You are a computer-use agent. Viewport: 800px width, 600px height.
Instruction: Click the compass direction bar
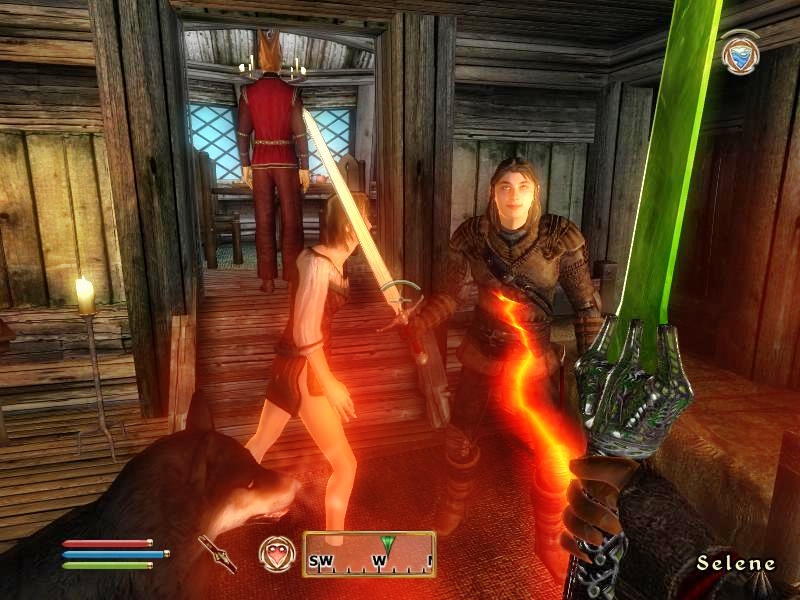pyautogui.click(x=369, y=554)
